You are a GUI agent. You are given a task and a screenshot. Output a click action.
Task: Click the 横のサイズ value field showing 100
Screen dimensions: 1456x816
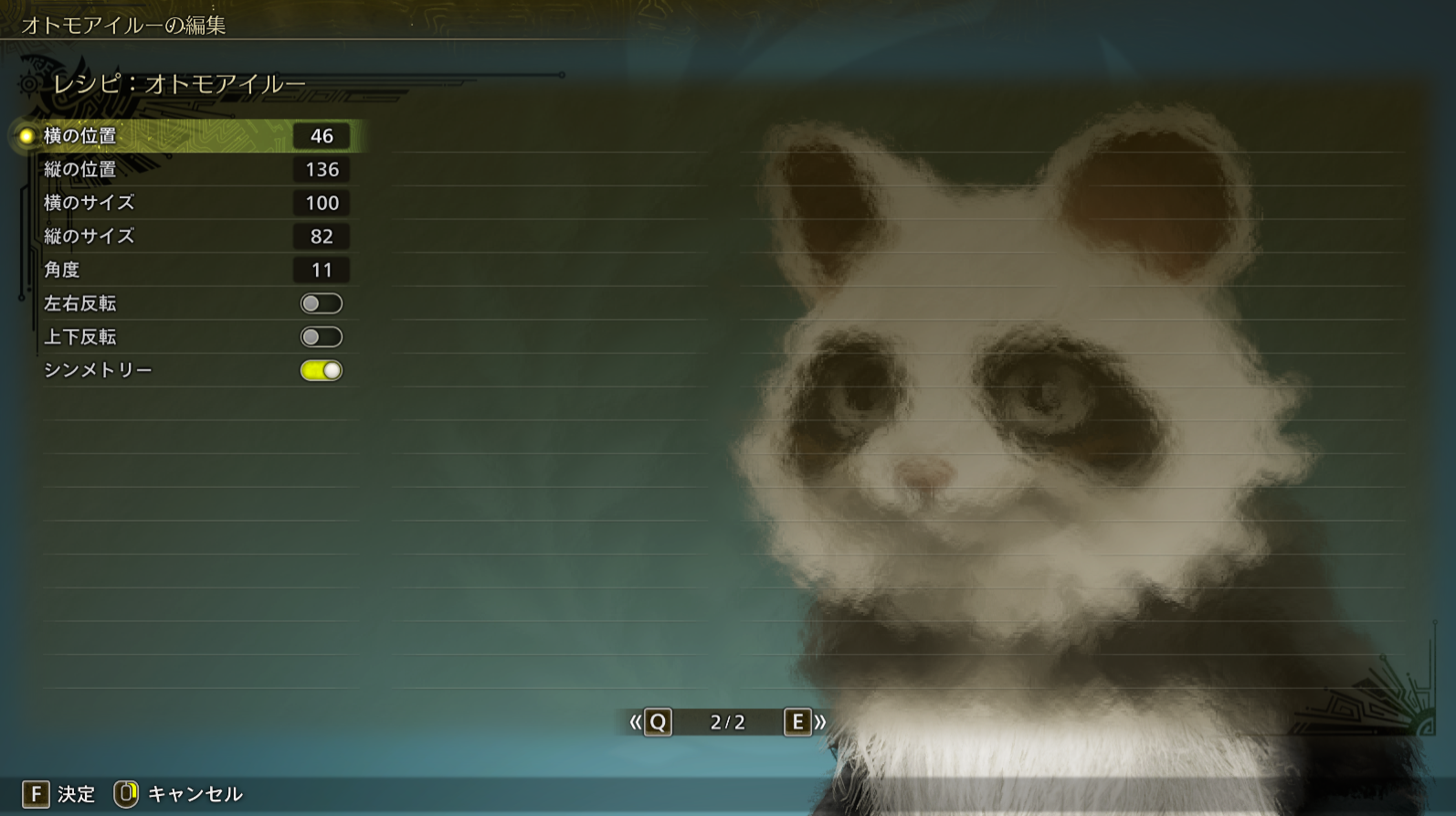click(320, 203)
